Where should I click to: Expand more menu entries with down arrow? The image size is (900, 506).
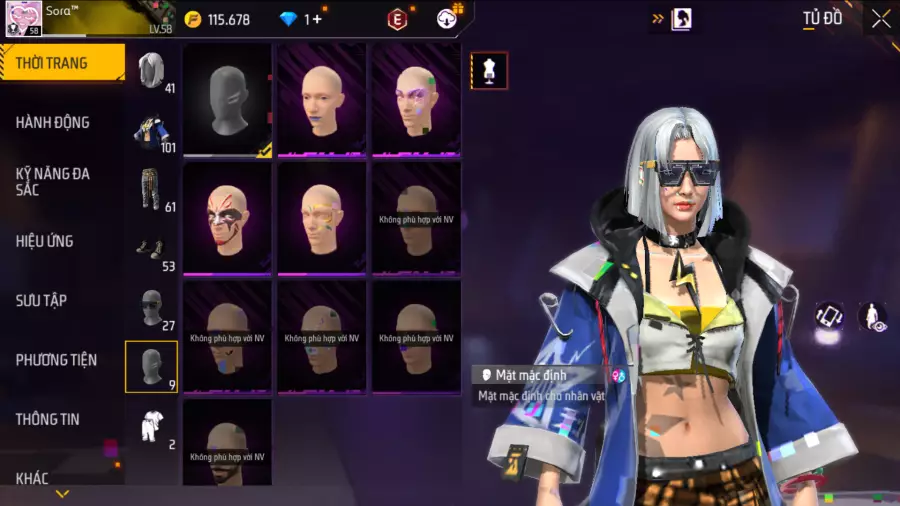(62, 494)
